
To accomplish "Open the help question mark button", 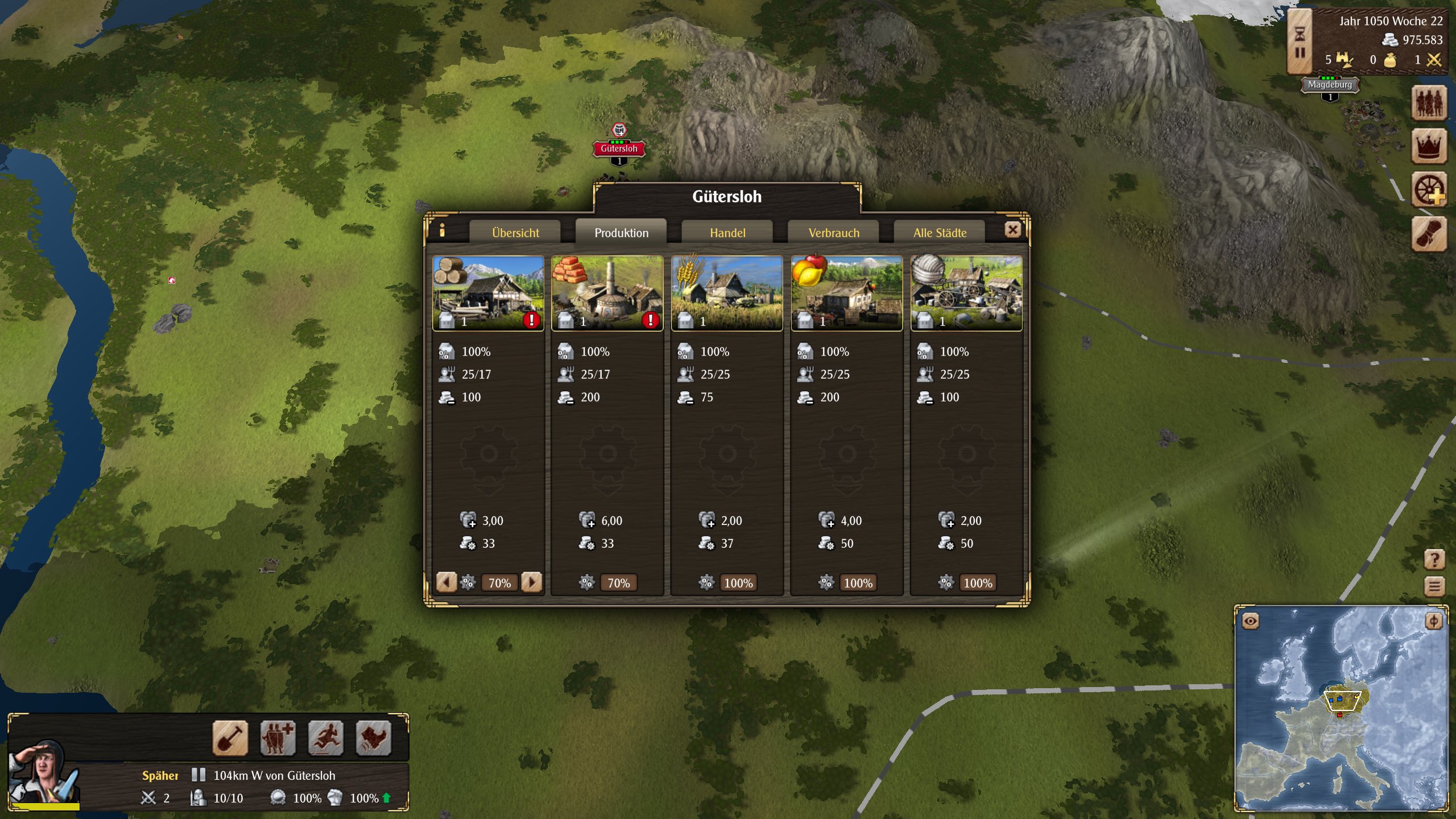I will [1434, 560].
